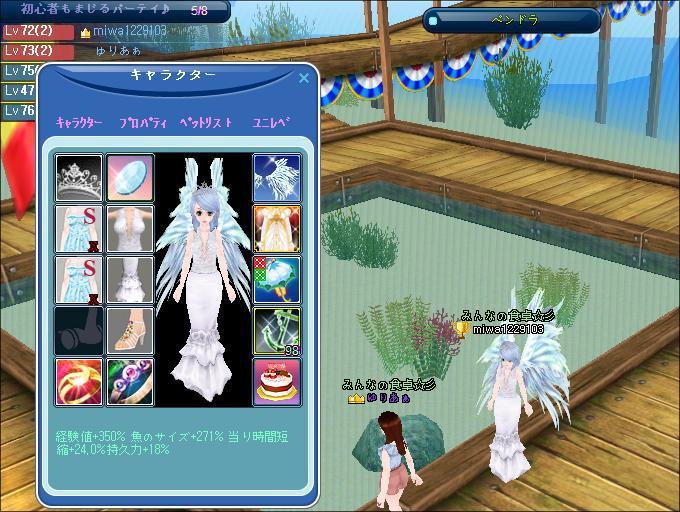Show the ペットリスト tab

(206, 123)
